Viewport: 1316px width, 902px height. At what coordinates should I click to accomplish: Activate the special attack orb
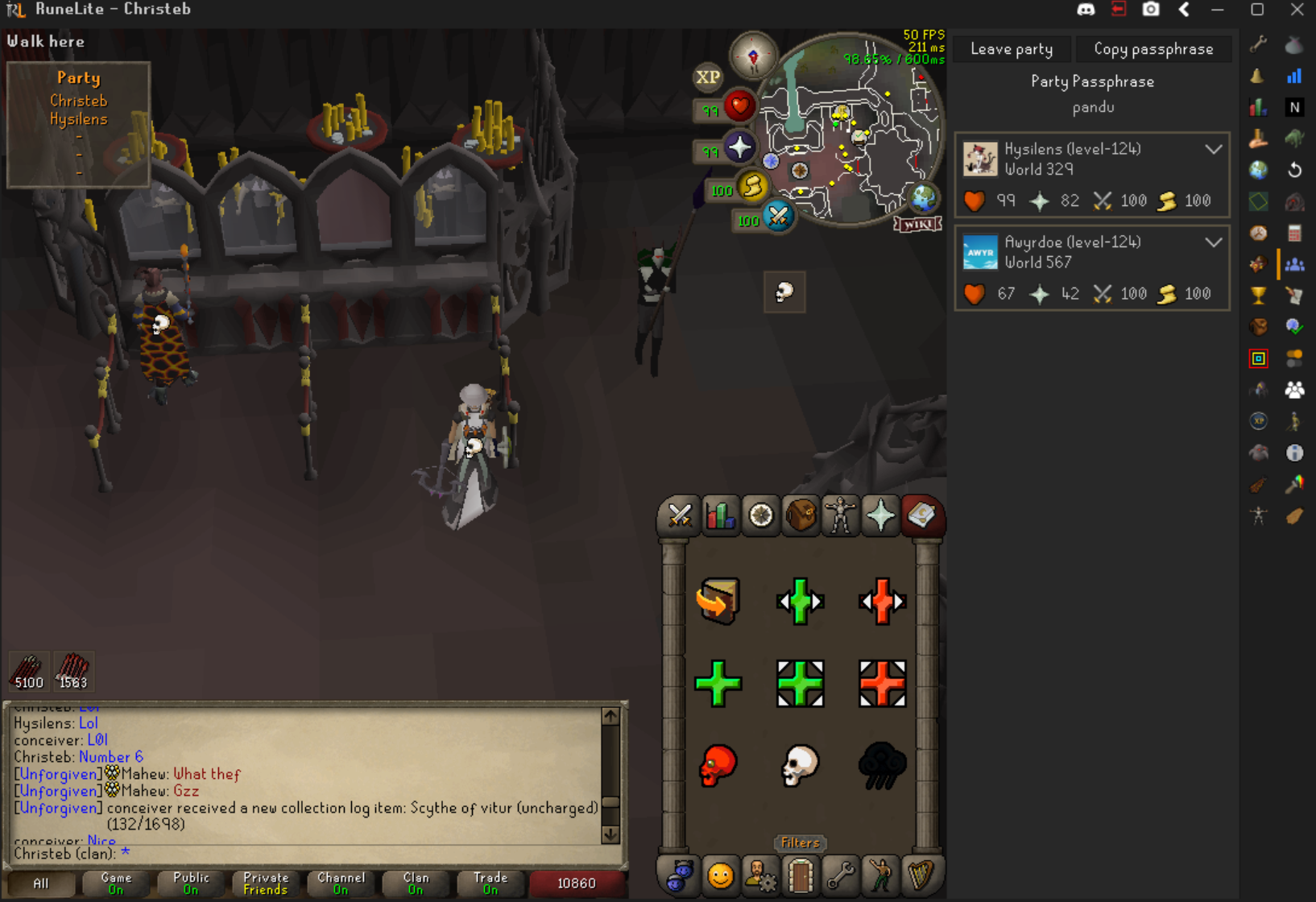[x=777, y=216]
